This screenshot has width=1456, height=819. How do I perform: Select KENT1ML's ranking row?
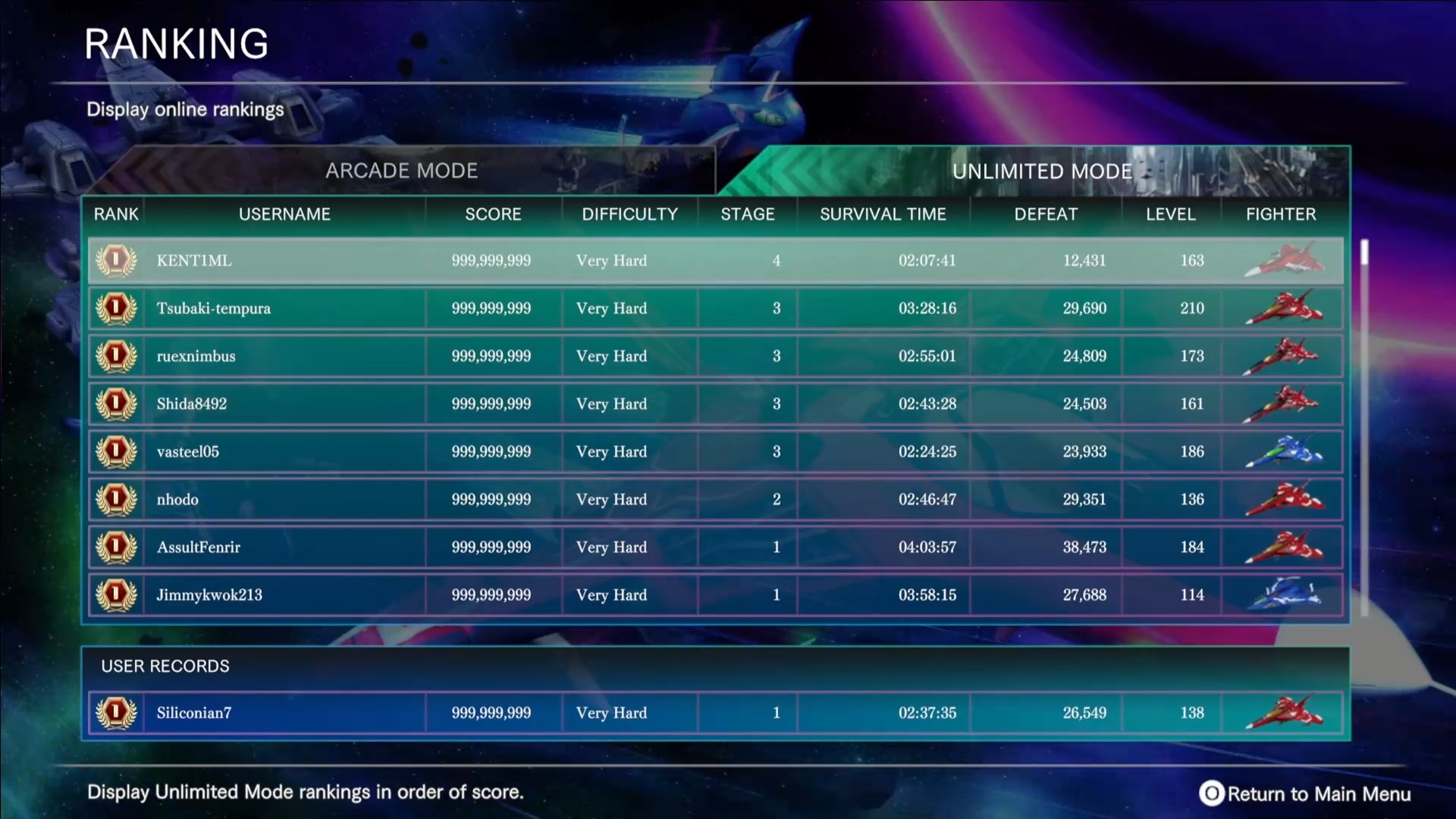(714, 261)
